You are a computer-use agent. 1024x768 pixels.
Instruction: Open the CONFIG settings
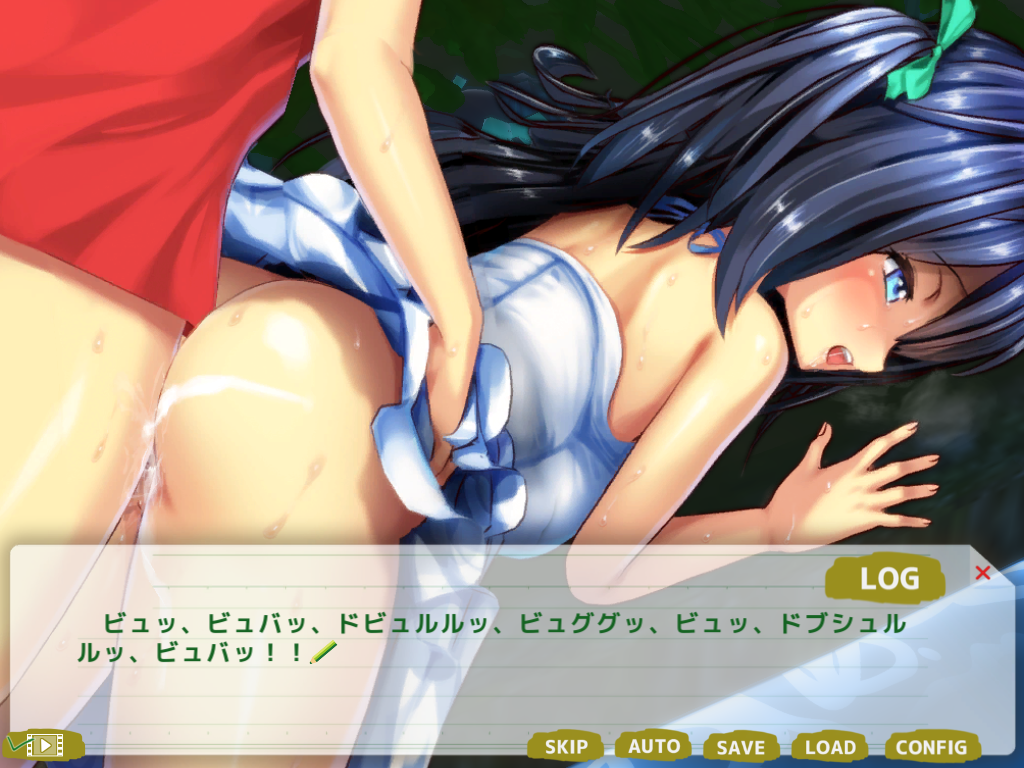pyautogui.click(x=931, y=747)
